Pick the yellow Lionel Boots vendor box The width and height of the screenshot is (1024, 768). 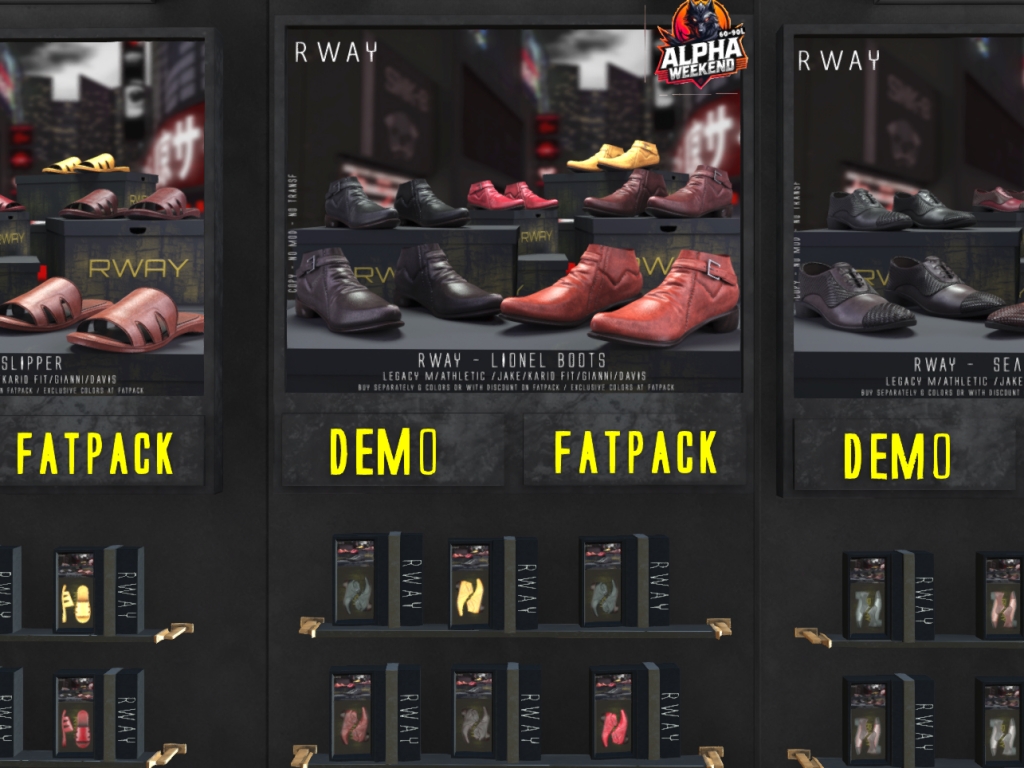point(471,583)
